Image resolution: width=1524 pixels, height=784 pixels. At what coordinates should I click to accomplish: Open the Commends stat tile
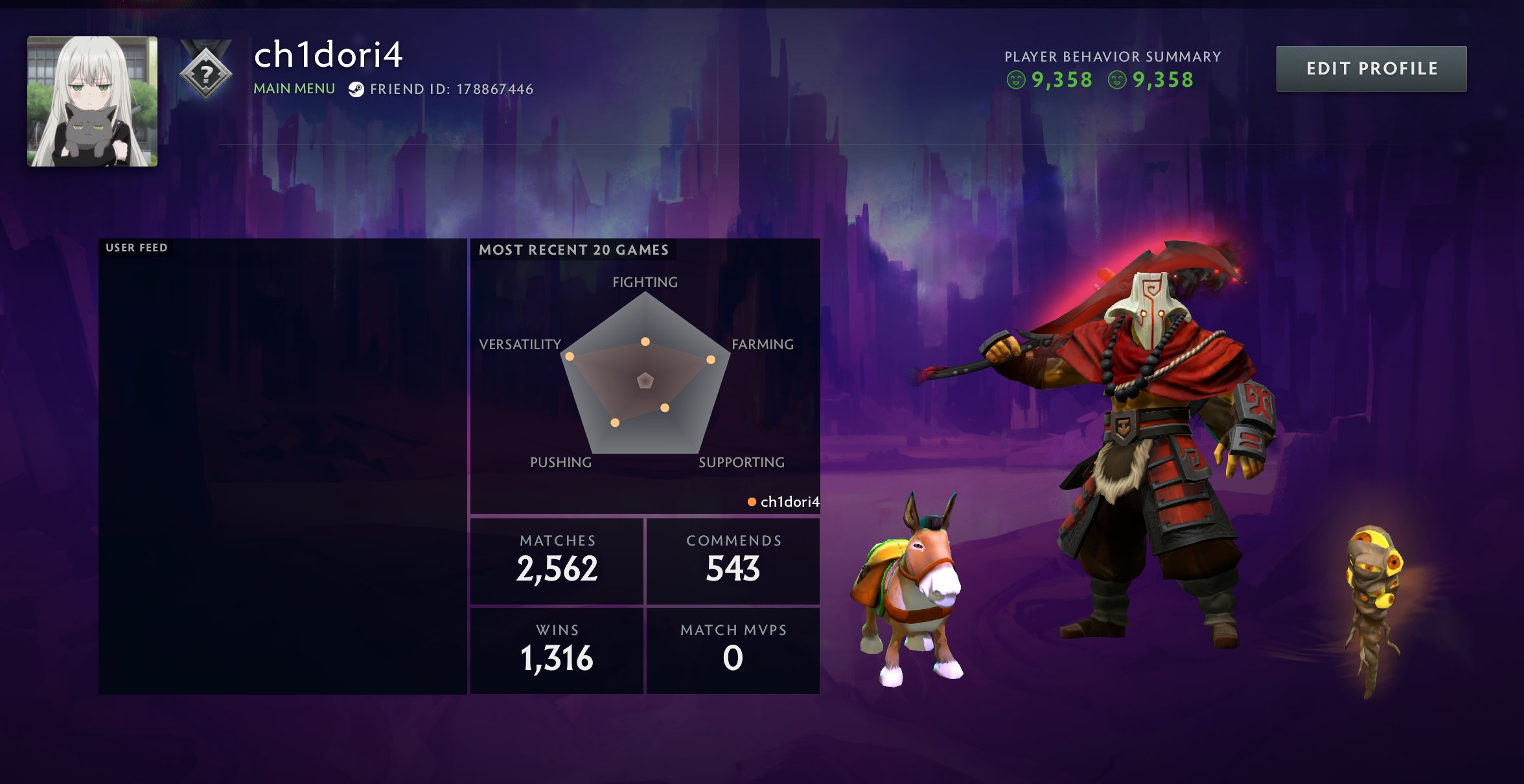[x=733, y=561]
